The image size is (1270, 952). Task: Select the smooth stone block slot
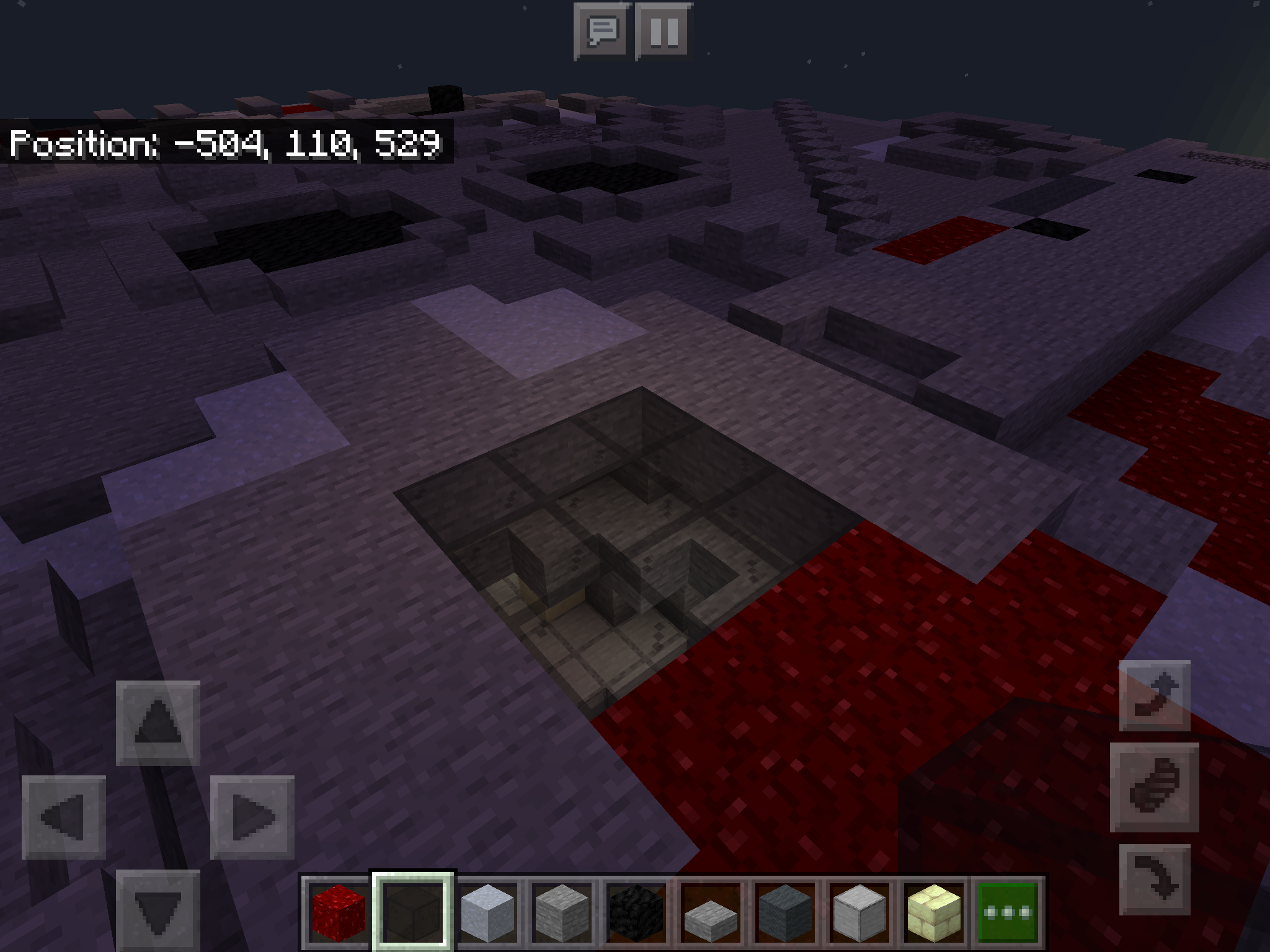coord(859,912)
